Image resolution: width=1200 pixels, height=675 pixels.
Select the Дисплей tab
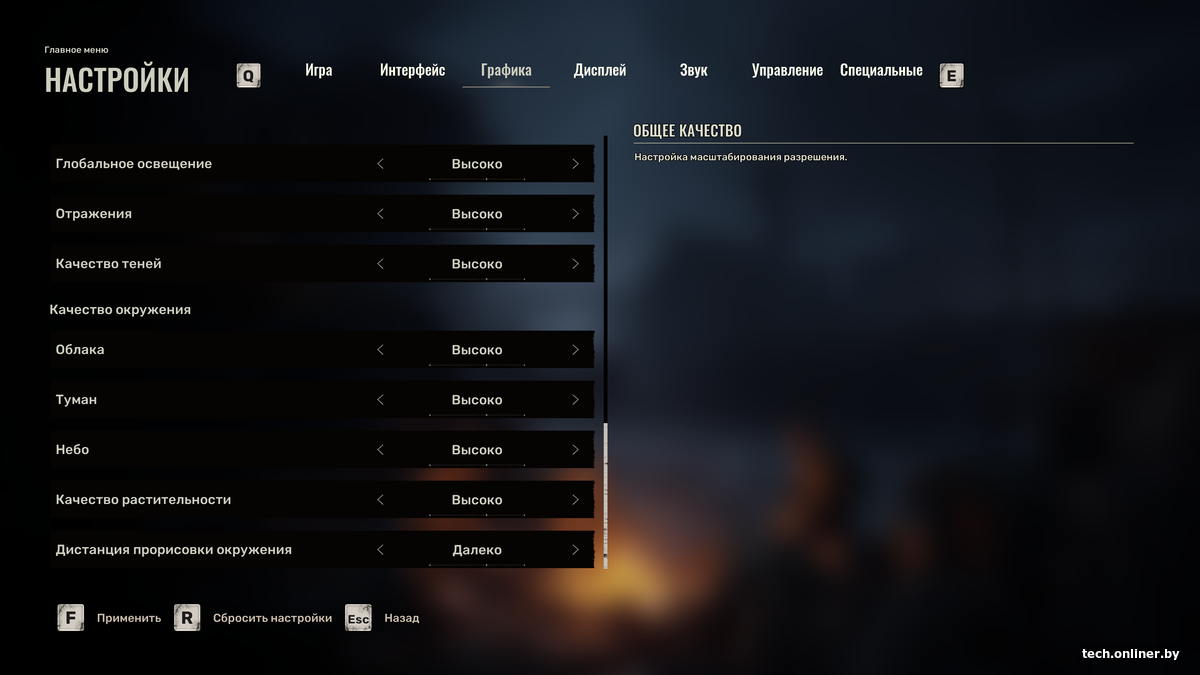(x=600, y=71)
